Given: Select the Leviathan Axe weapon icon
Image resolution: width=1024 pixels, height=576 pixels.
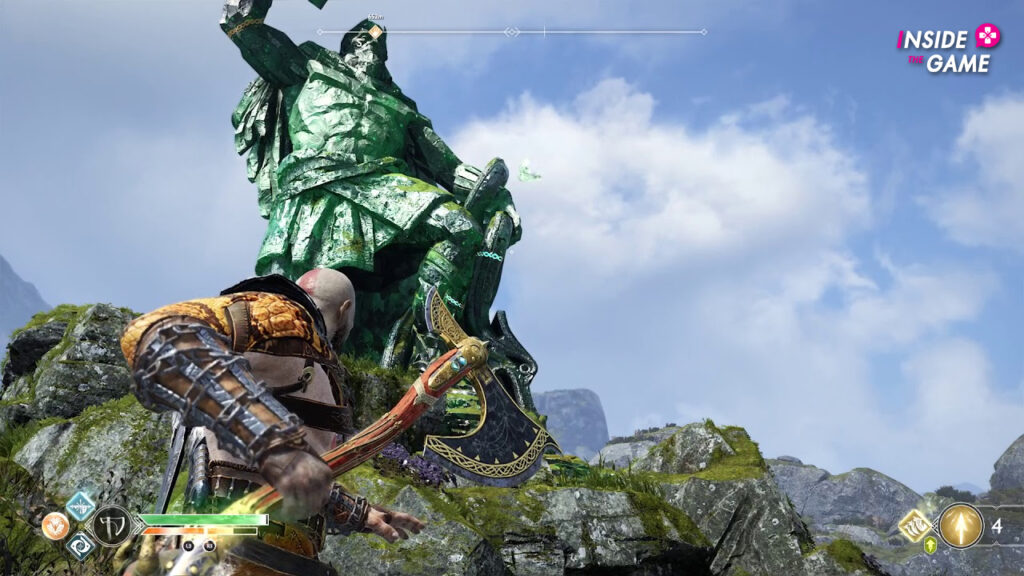Looking at the screenshot, I should click(111, 525).
